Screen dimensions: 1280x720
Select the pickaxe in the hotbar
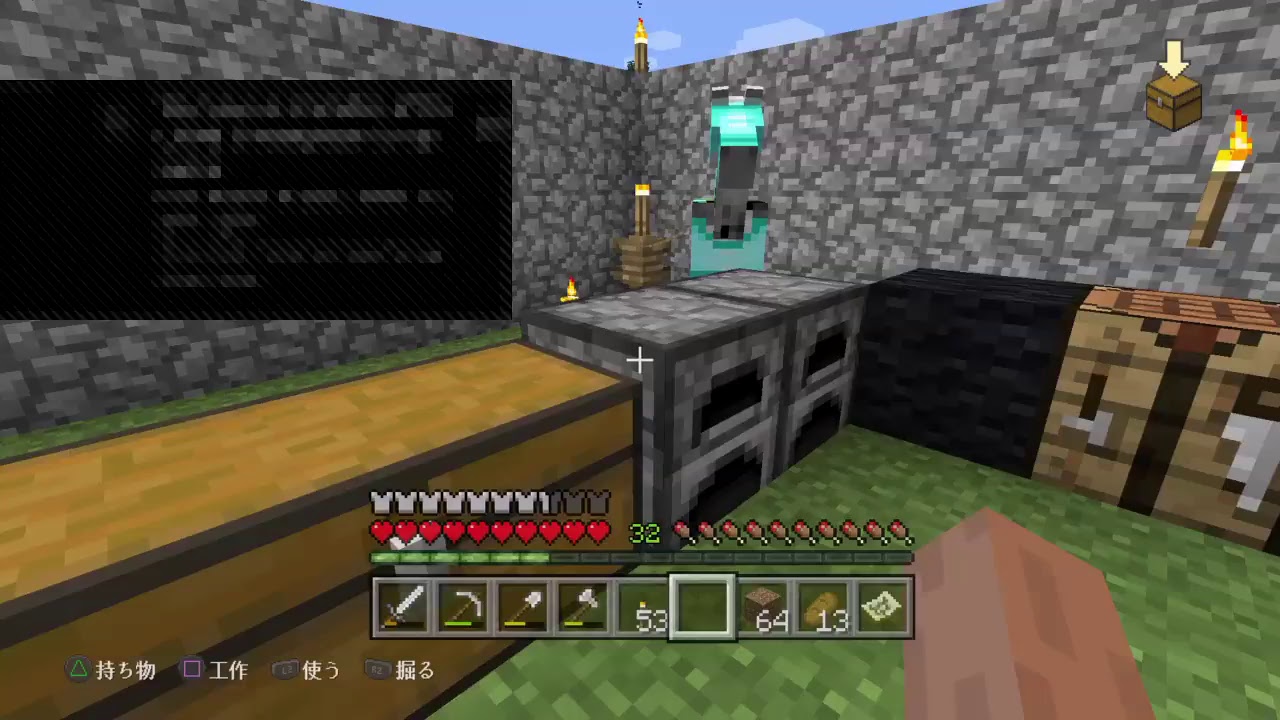coord(463,604)
